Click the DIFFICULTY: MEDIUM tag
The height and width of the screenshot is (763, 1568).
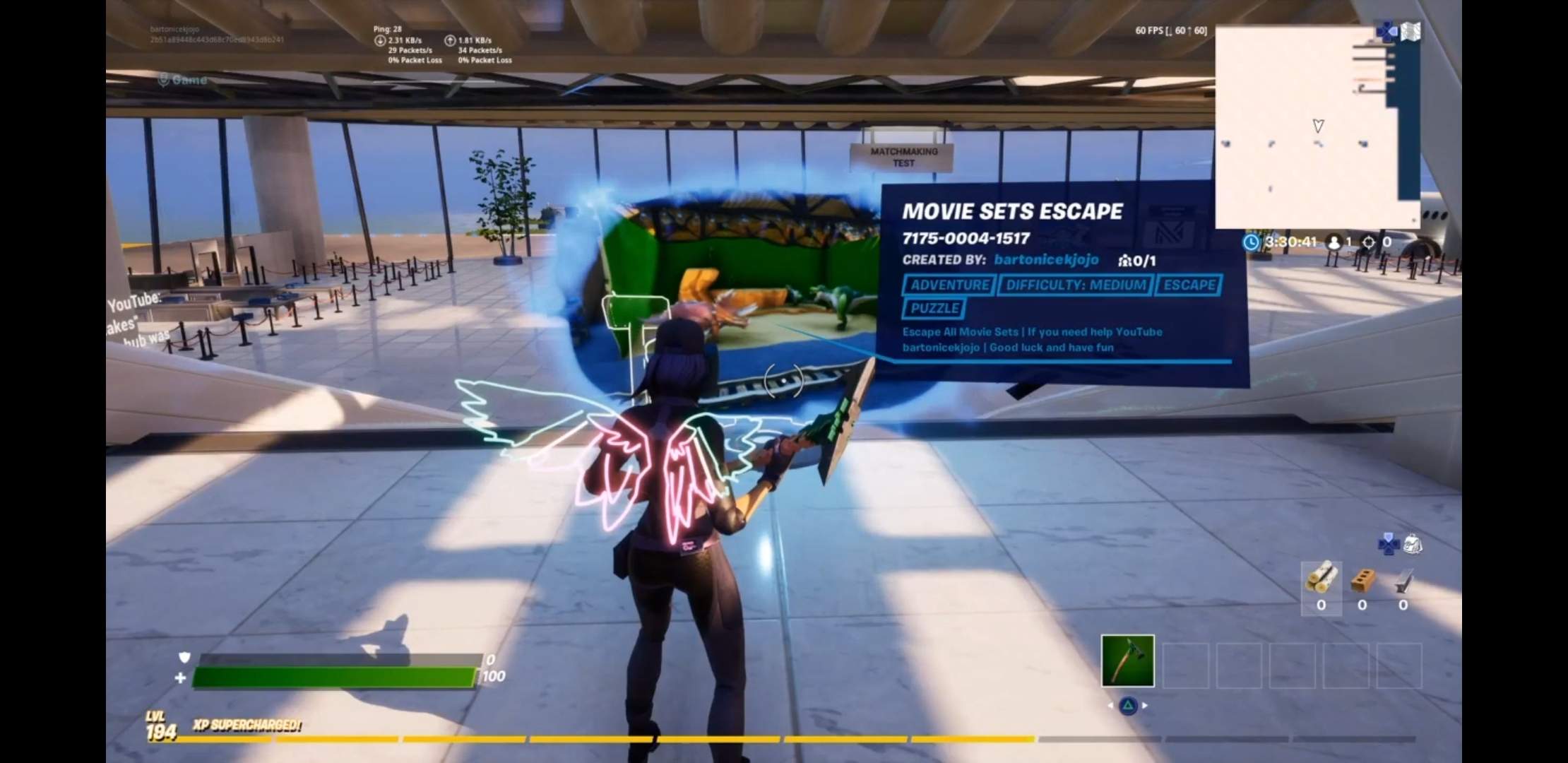pos(1075,285)
